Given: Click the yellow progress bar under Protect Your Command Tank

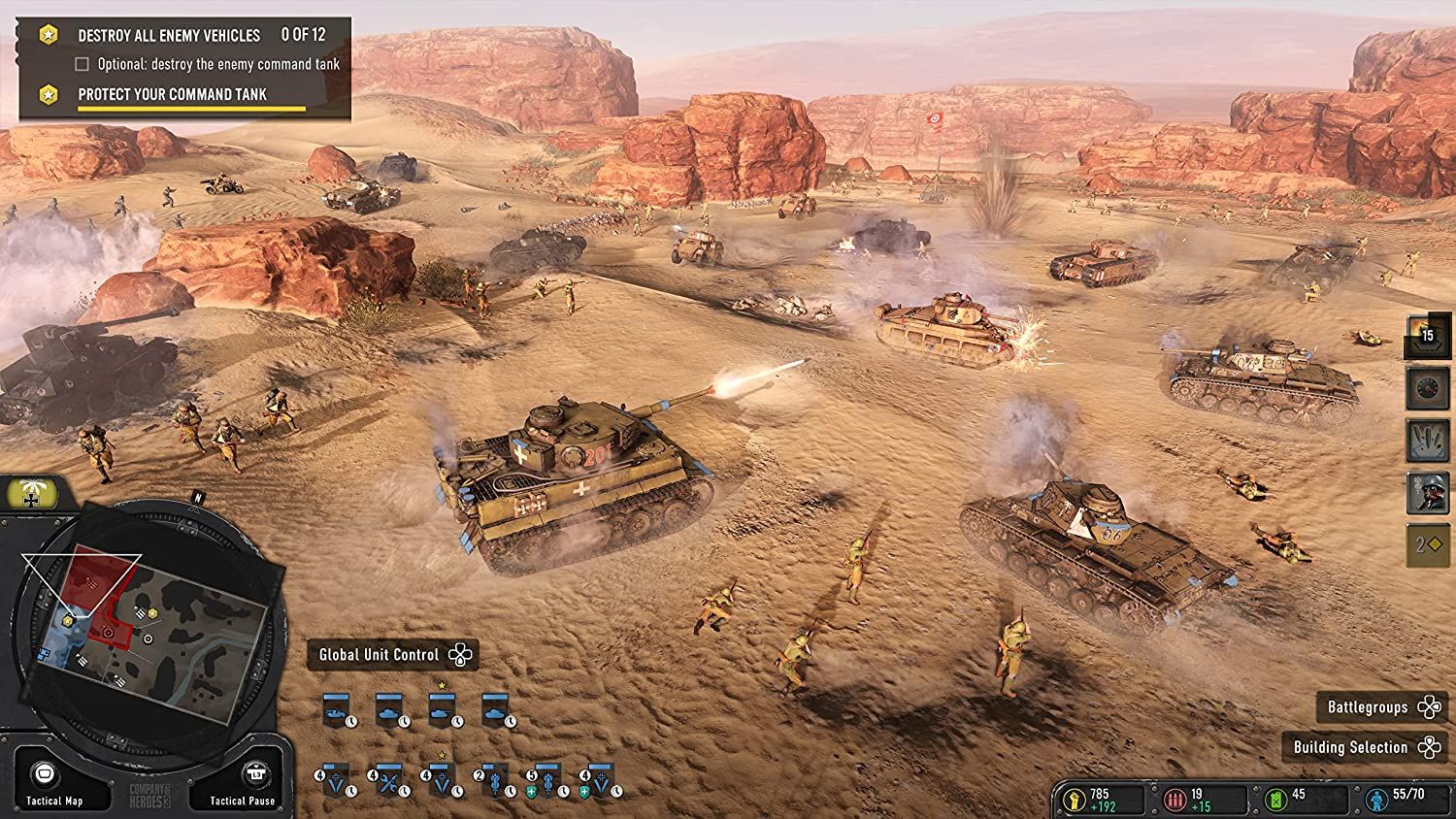Looking at the screenshot, I should point(190,109).
